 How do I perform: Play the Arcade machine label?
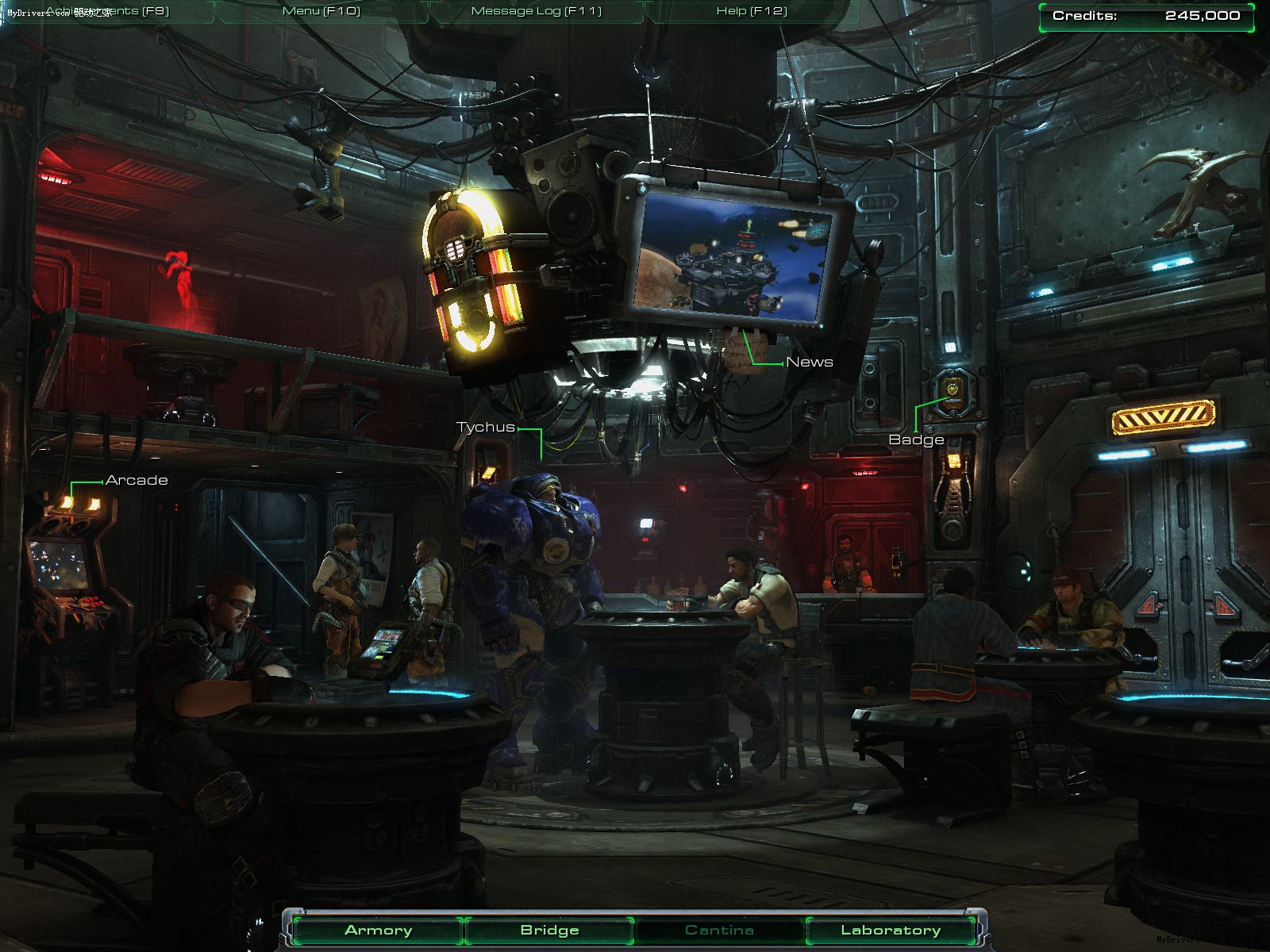point(137,481)
